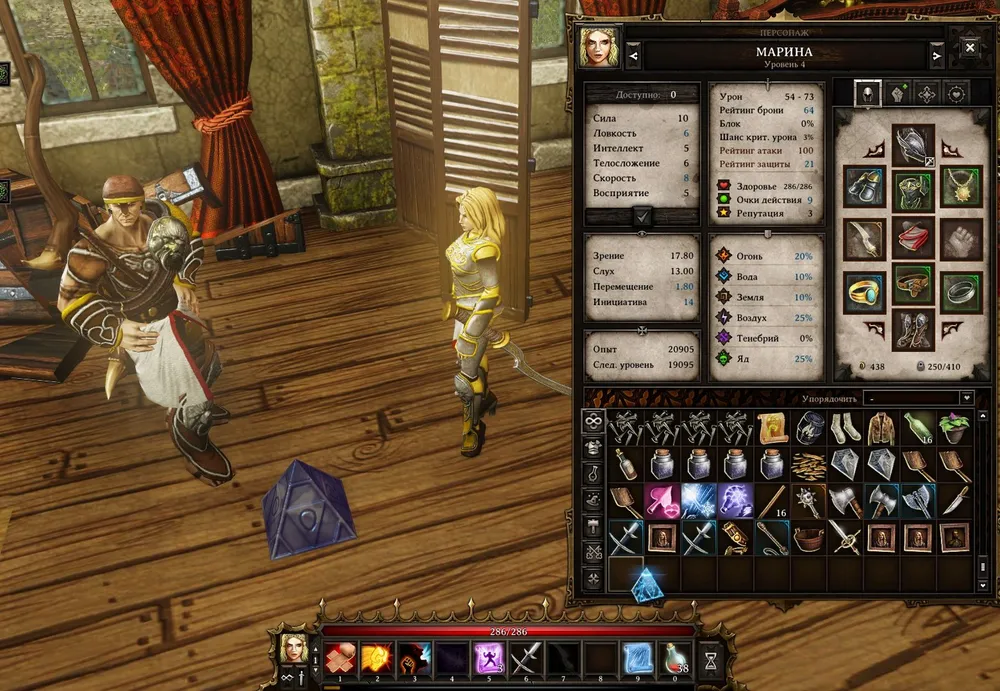Activate the bandage first aid skill
Screen dimensions: 1000x691
click(338, 659)
